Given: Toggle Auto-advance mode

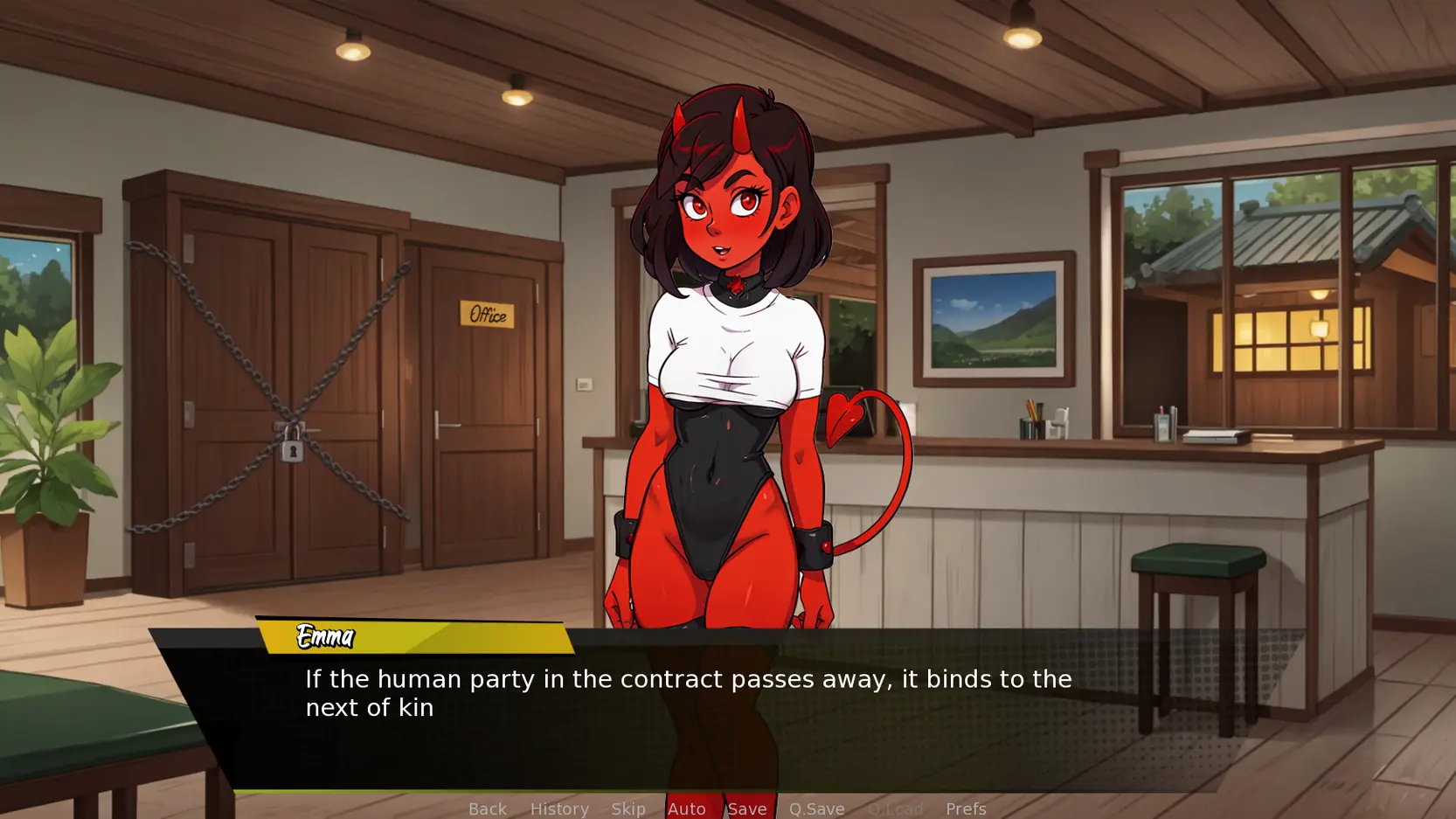Looking at the screenshot, I should pyautogui.click(x=686, y=809).
